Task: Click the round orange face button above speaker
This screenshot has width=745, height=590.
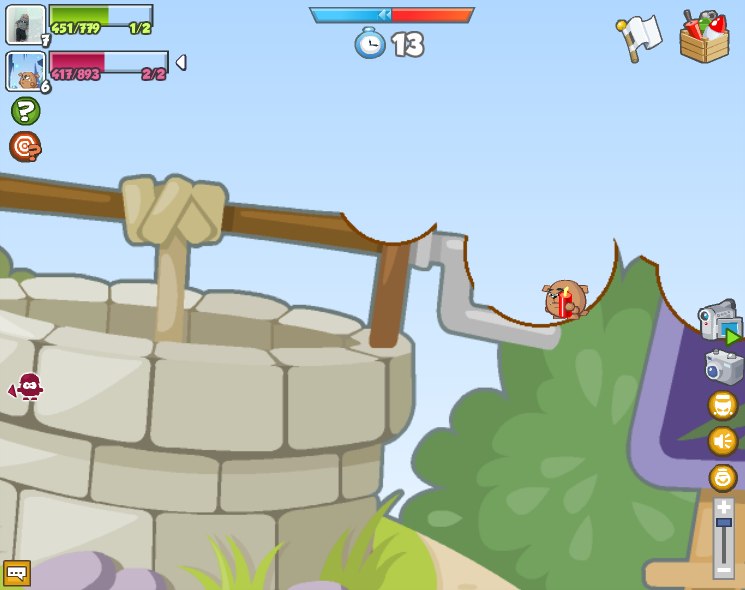Action: 723,405
